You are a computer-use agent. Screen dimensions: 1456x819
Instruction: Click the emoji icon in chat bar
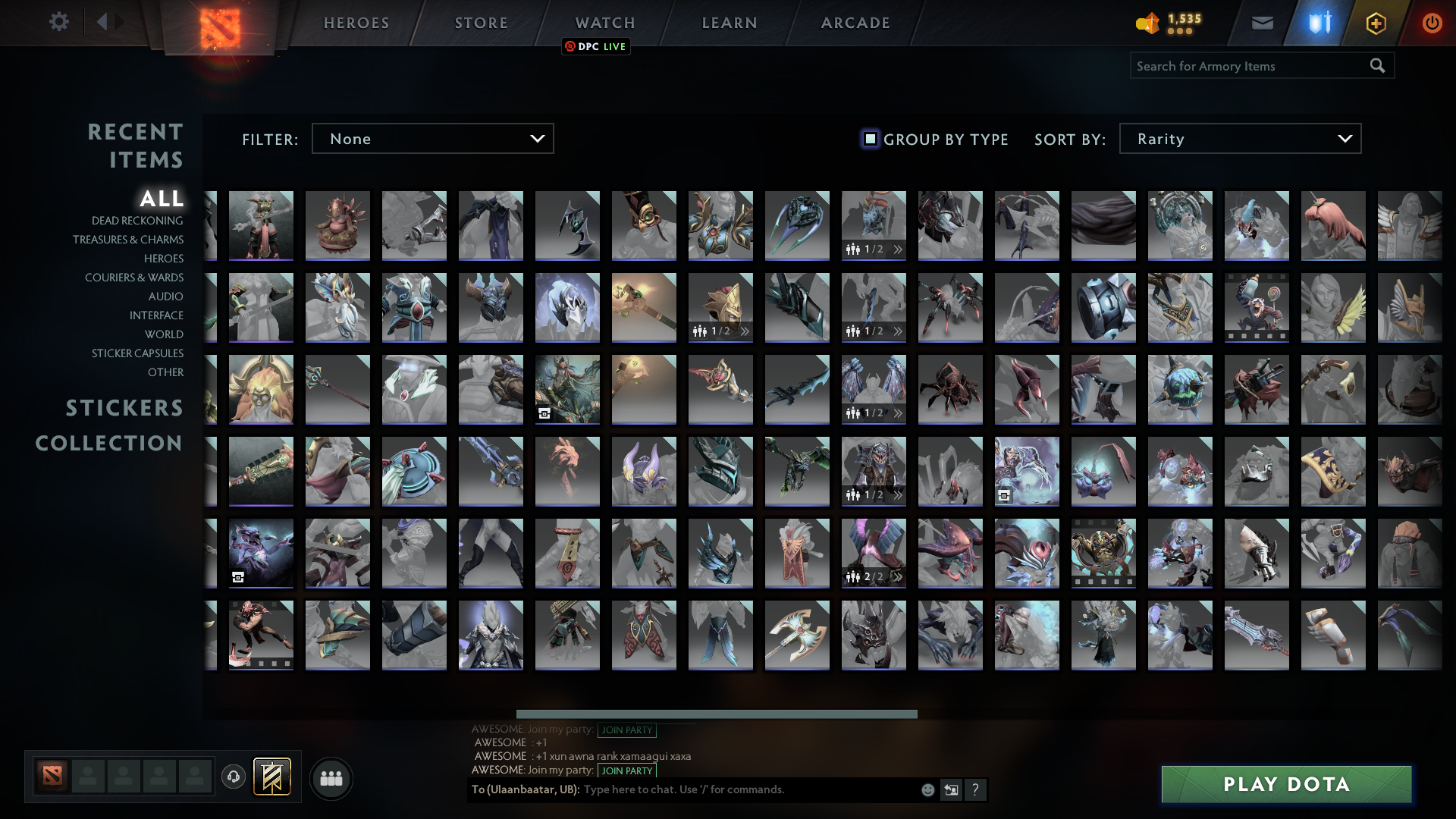927,789
